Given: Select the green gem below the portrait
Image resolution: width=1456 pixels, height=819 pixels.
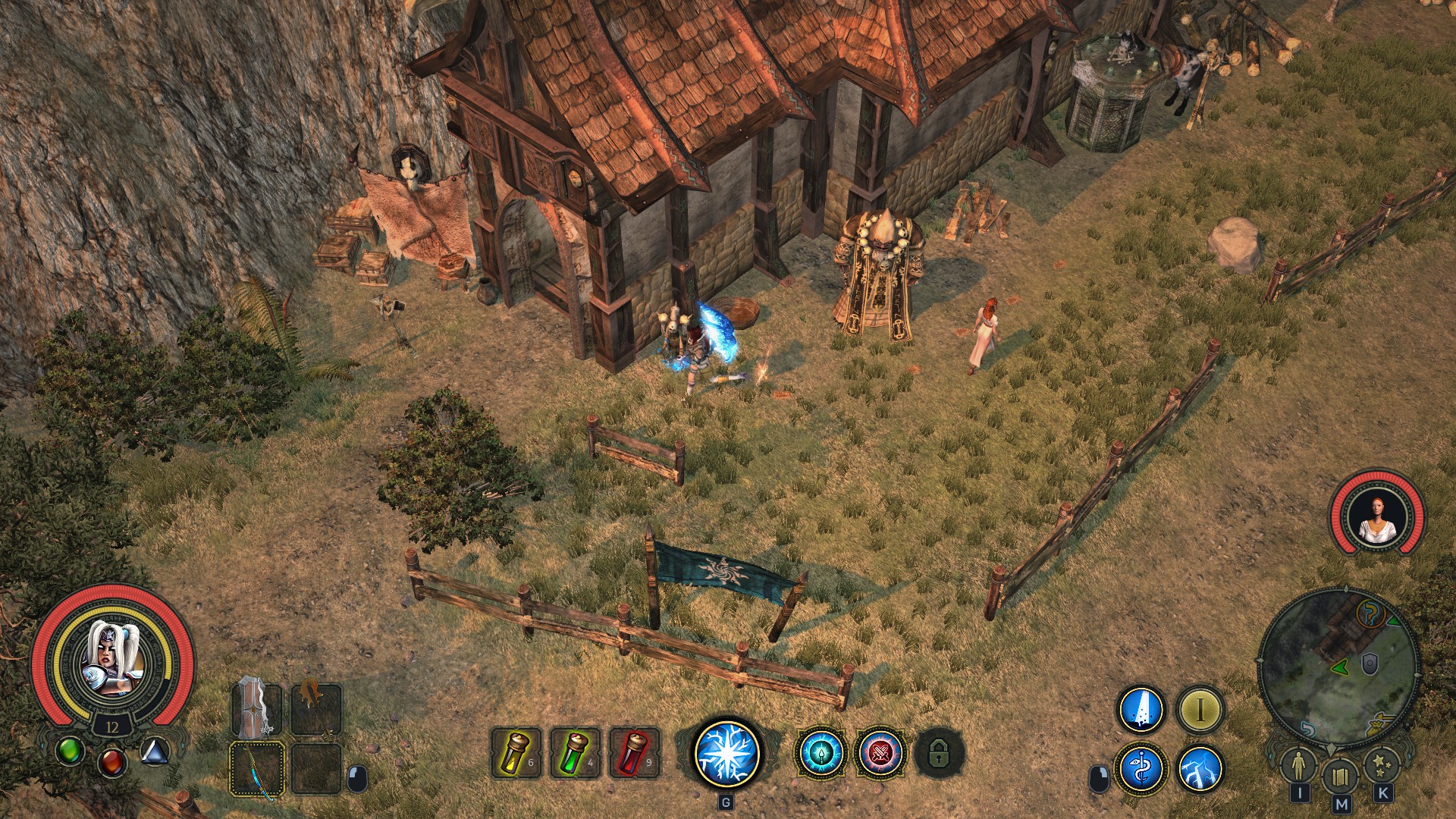Looking at the screenshot, I should pos(70,751).
